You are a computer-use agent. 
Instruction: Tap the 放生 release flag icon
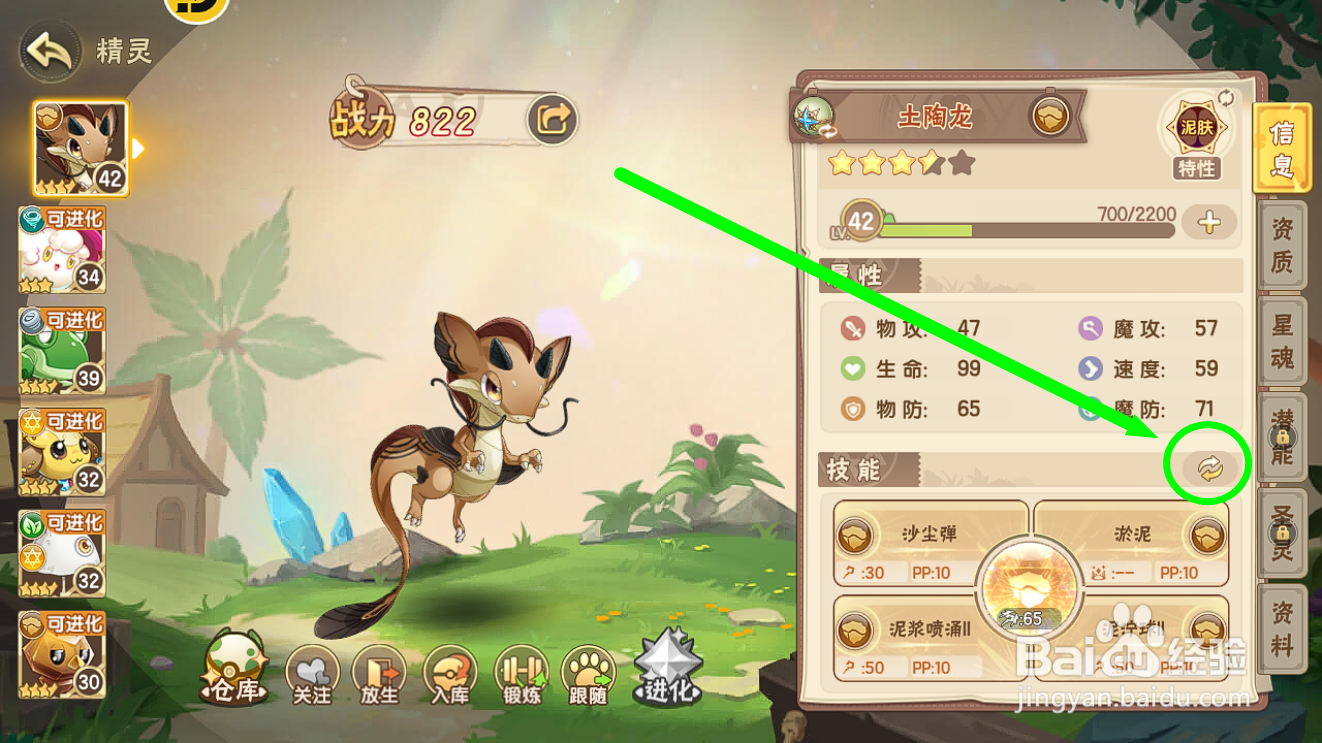(381, 672)
